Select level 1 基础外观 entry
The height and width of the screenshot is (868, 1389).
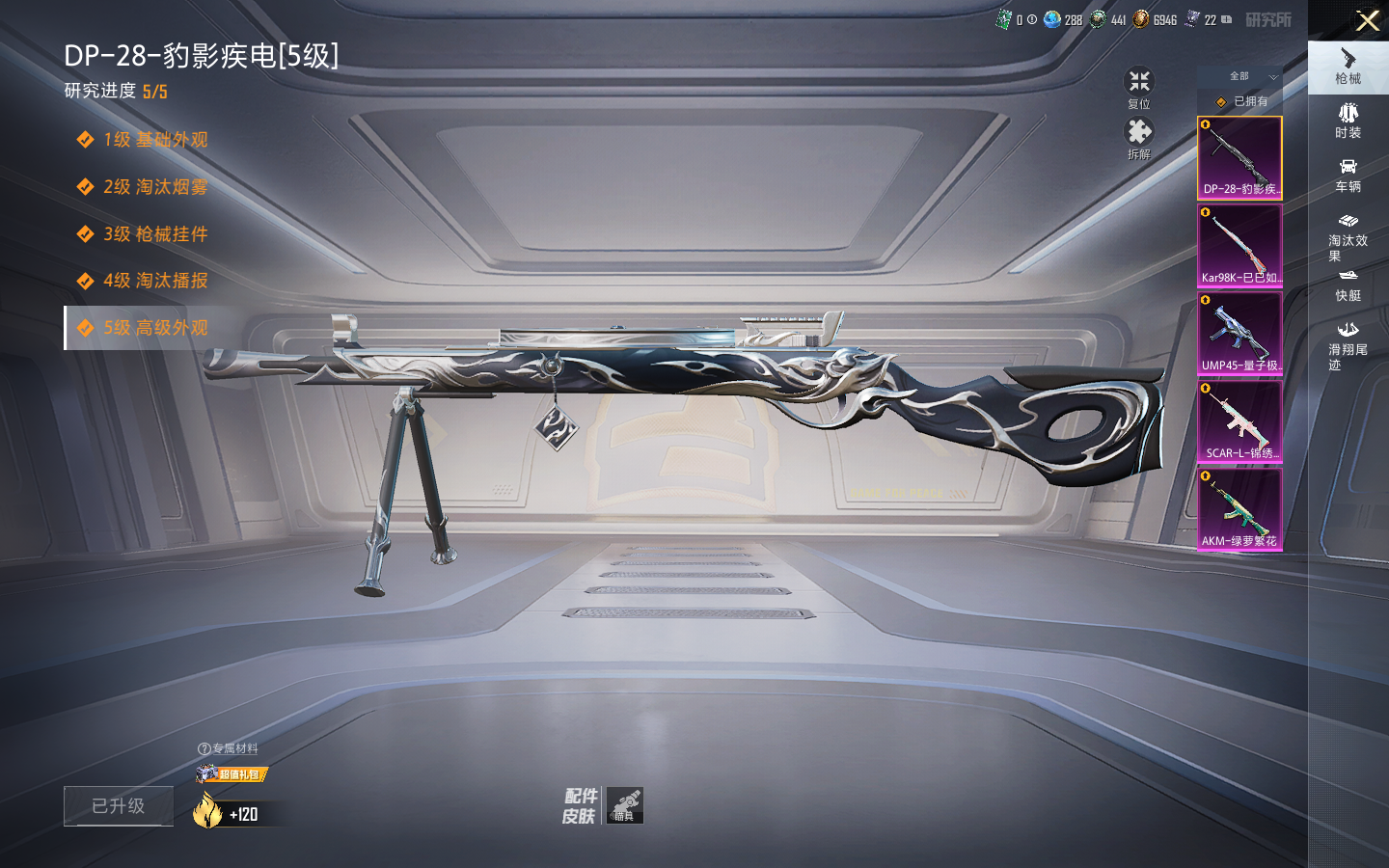point(154,140)
